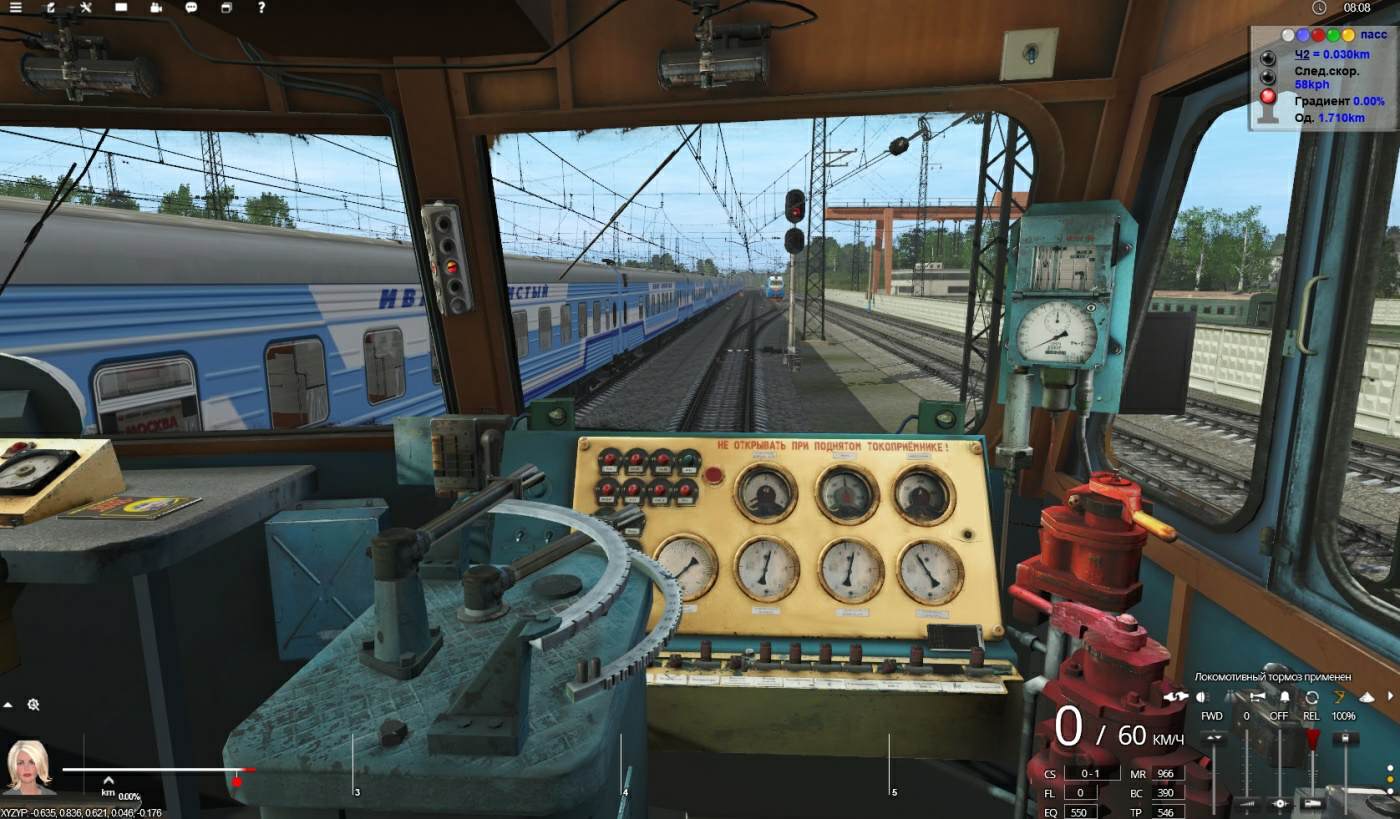
Task: Click the 100% lever handle
Action: point(1344,738)
